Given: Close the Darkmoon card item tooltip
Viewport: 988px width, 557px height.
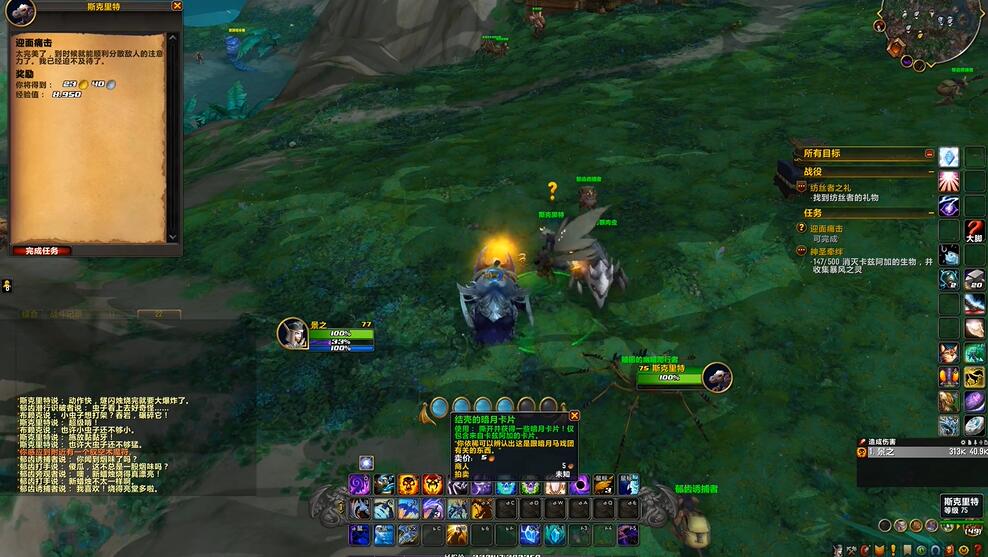Looking at the screenshot, I should point(574,415).
